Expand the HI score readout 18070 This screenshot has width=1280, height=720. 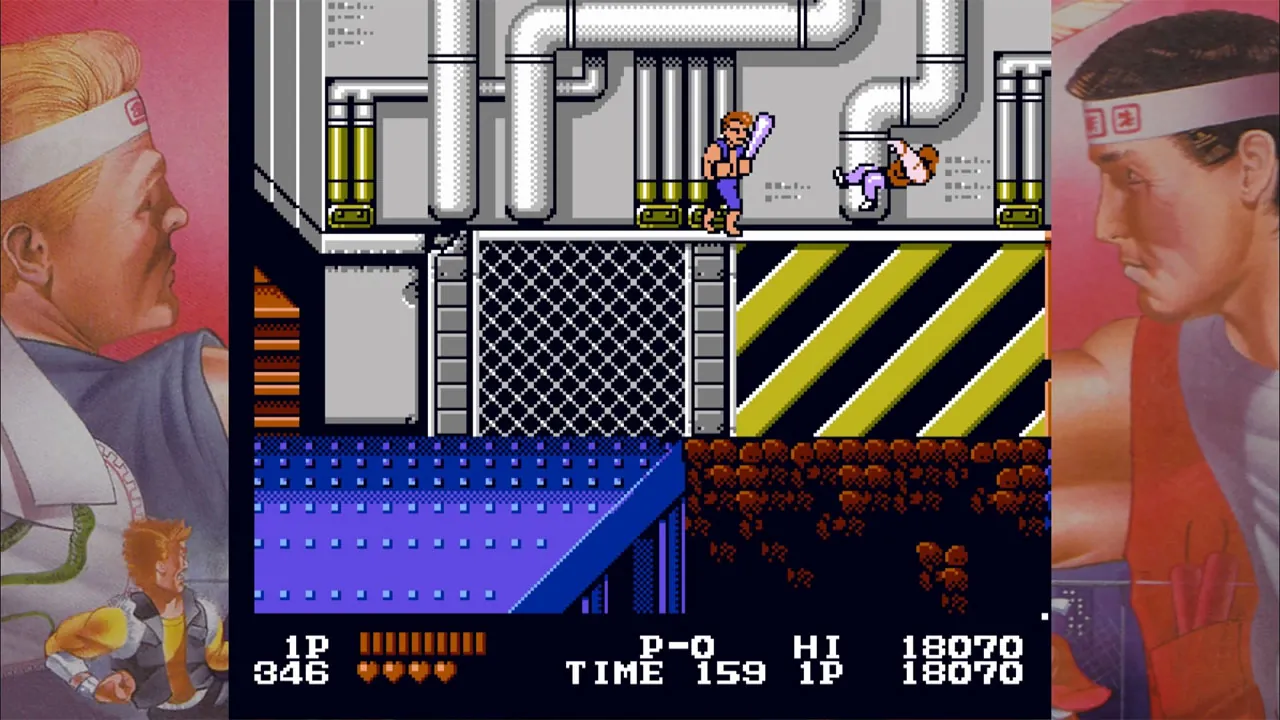pyautogui.click(x=962, y=648)
